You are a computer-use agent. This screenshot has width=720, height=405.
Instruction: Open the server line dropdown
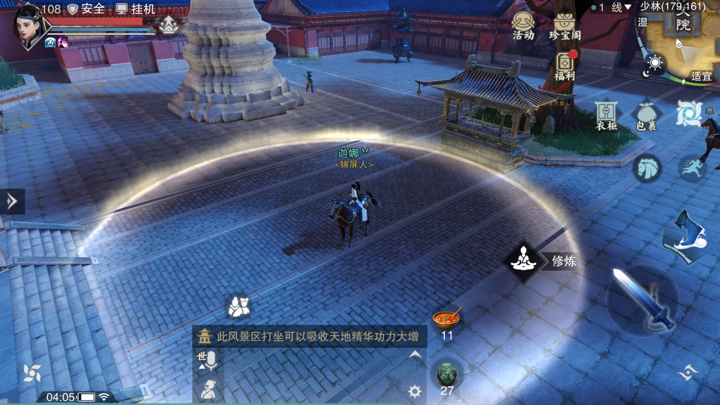coord(614,7)
